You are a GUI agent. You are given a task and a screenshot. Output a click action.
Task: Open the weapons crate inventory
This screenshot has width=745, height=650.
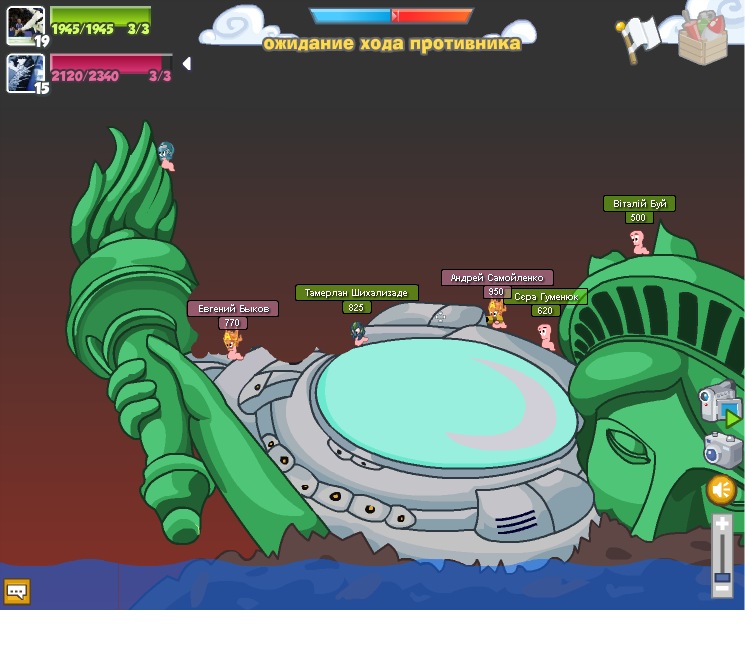pos(702,38)
